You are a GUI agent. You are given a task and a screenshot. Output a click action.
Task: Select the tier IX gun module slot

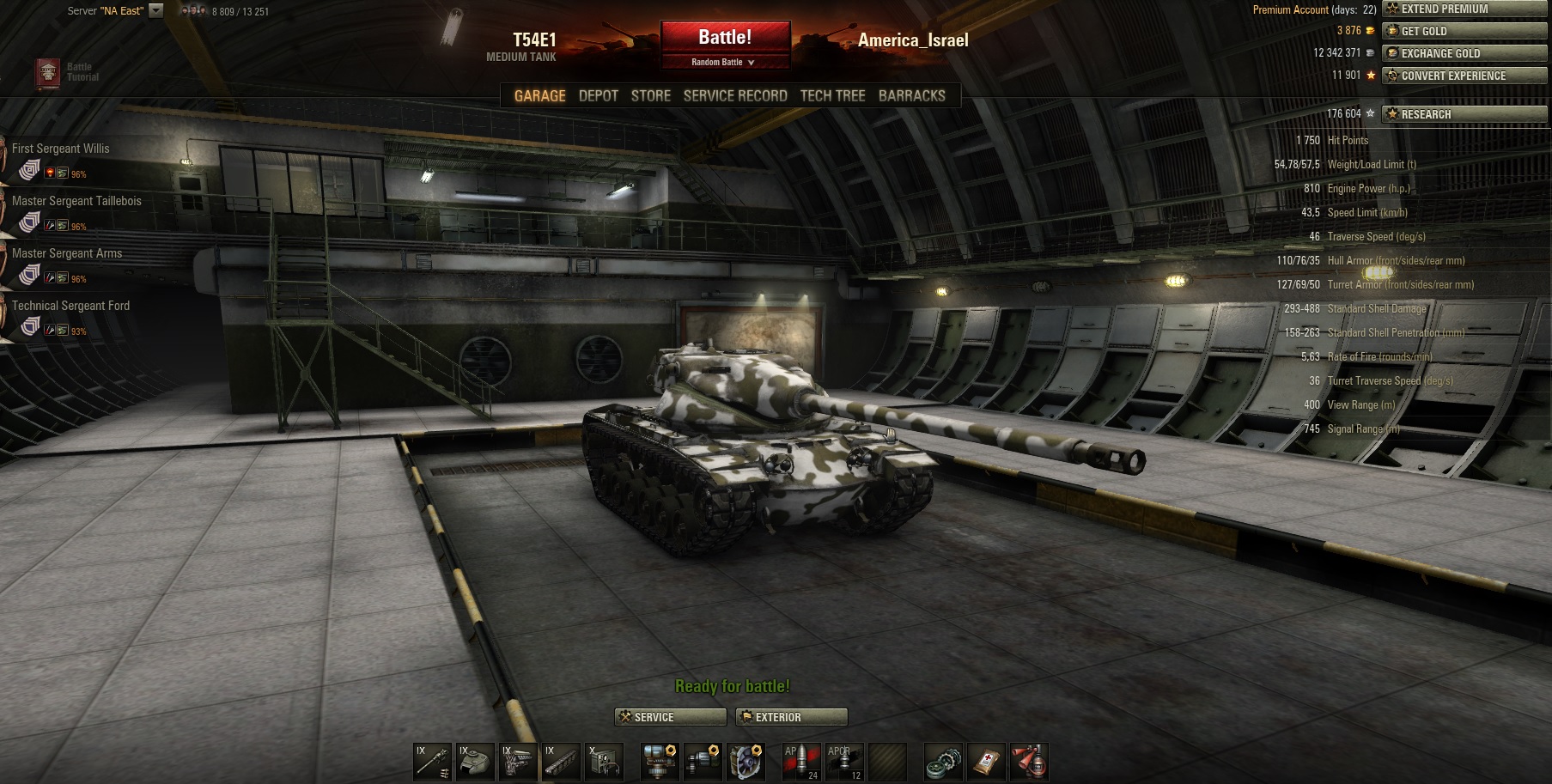[x=432, y=761]
